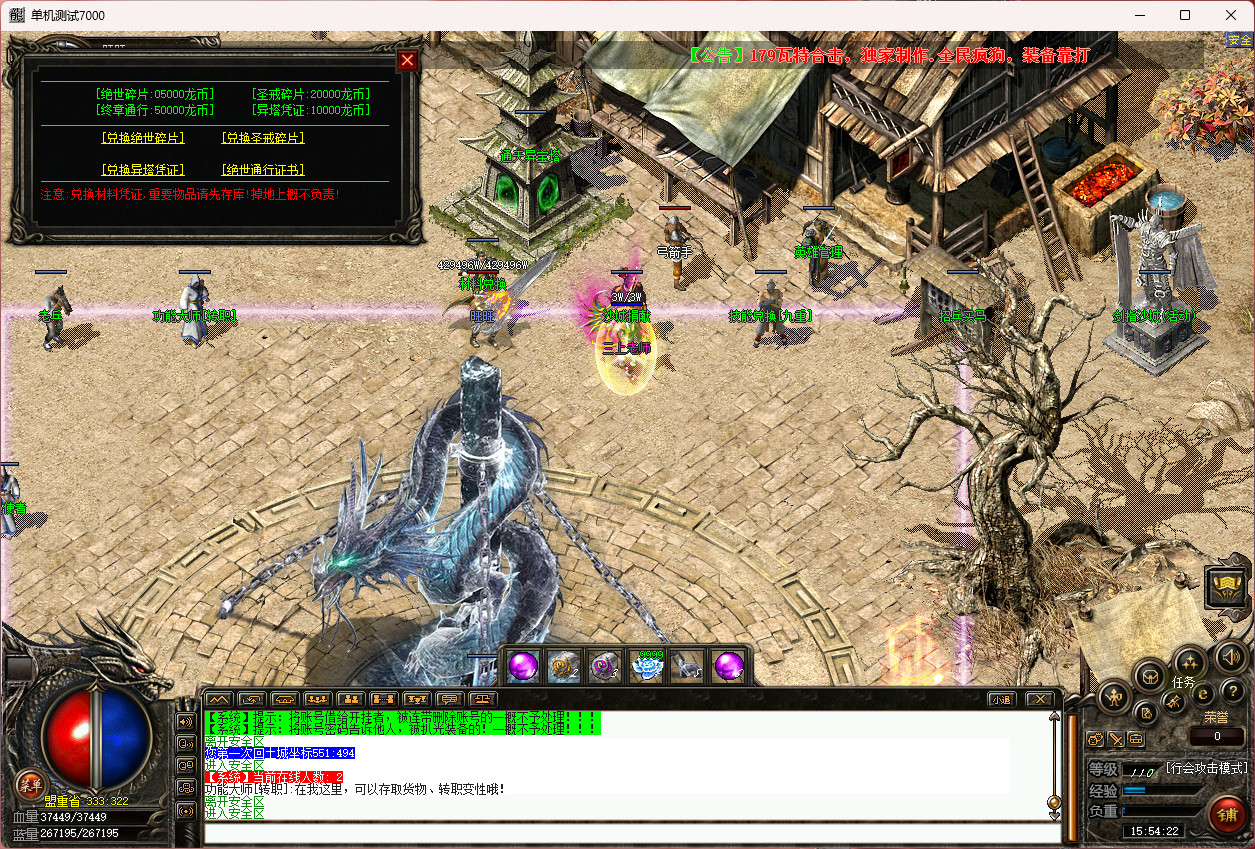Use the spiral scroll slot numbered 2
The image size is (1255, 849).
(565, 665)
